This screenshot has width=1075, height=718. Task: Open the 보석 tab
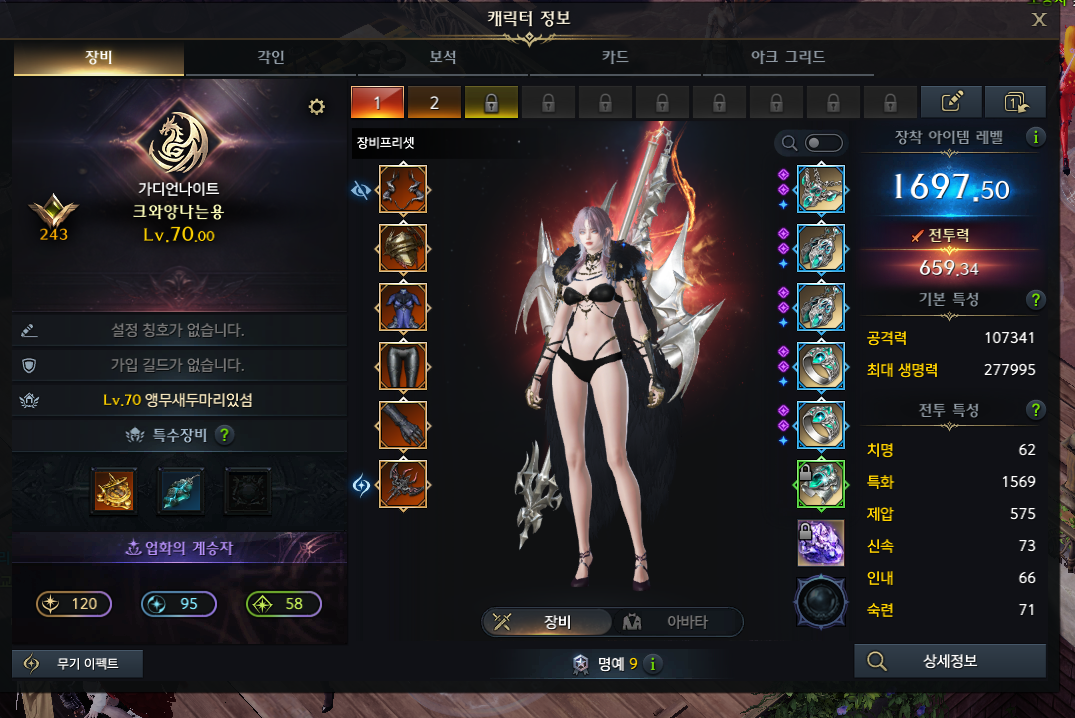coord(443,57)
